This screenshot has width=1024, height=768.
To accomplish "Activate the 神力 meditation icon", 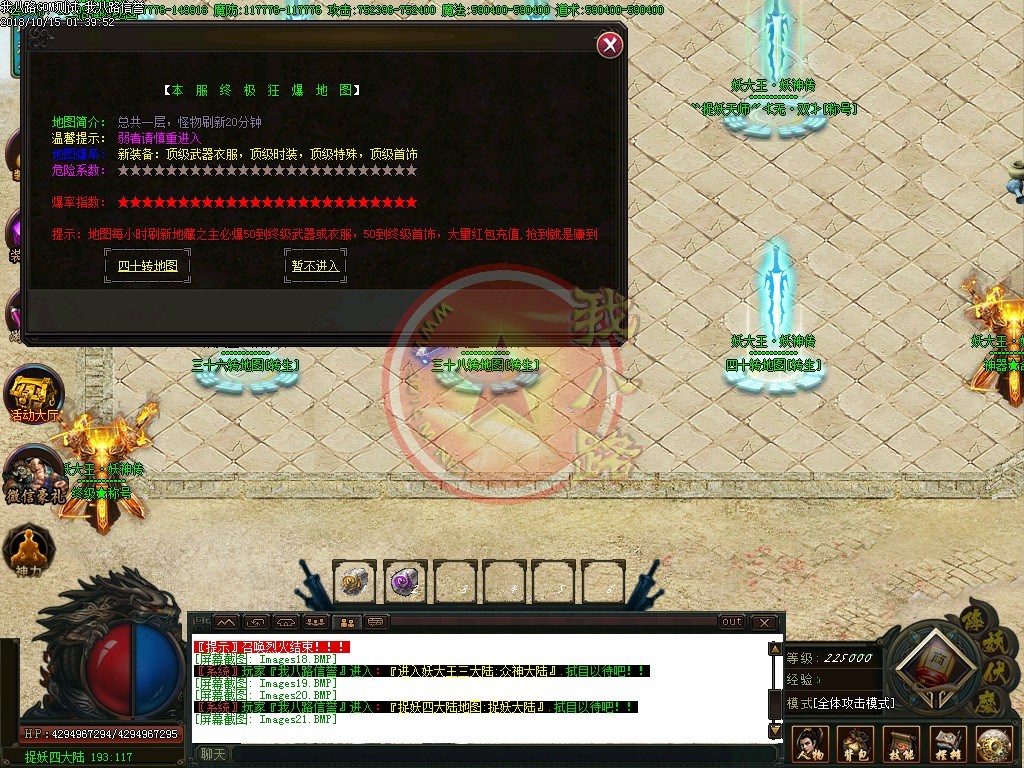I will click(25, 550).
